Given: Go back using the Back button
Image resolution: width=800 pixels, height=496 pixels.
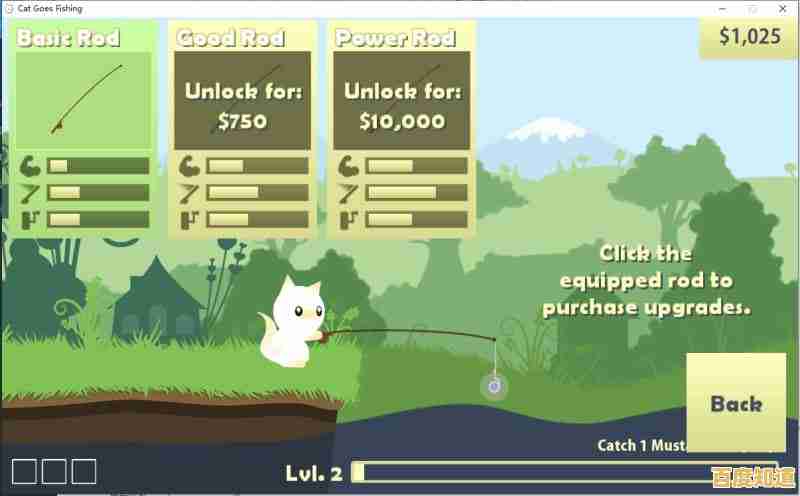Looking at the screenshot, I should (736, 403).
